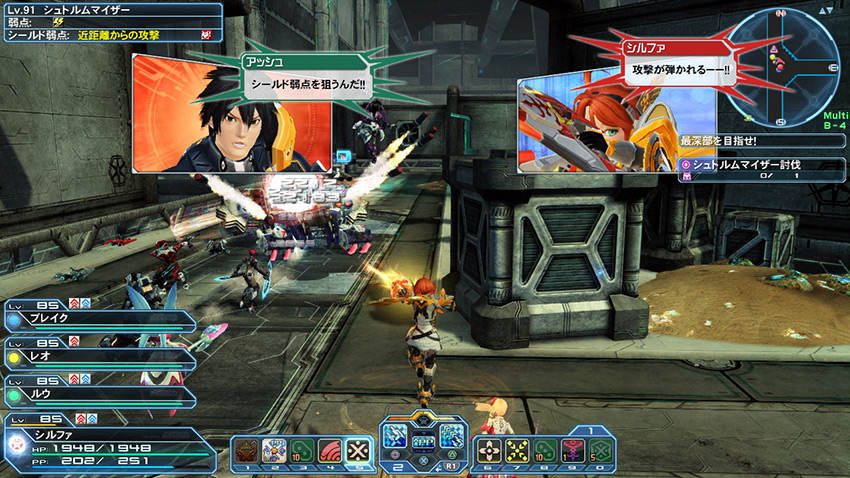Screen dimensions: 850x478
Task: Select the left blue photon art icon
Action: tap(394, 436)
